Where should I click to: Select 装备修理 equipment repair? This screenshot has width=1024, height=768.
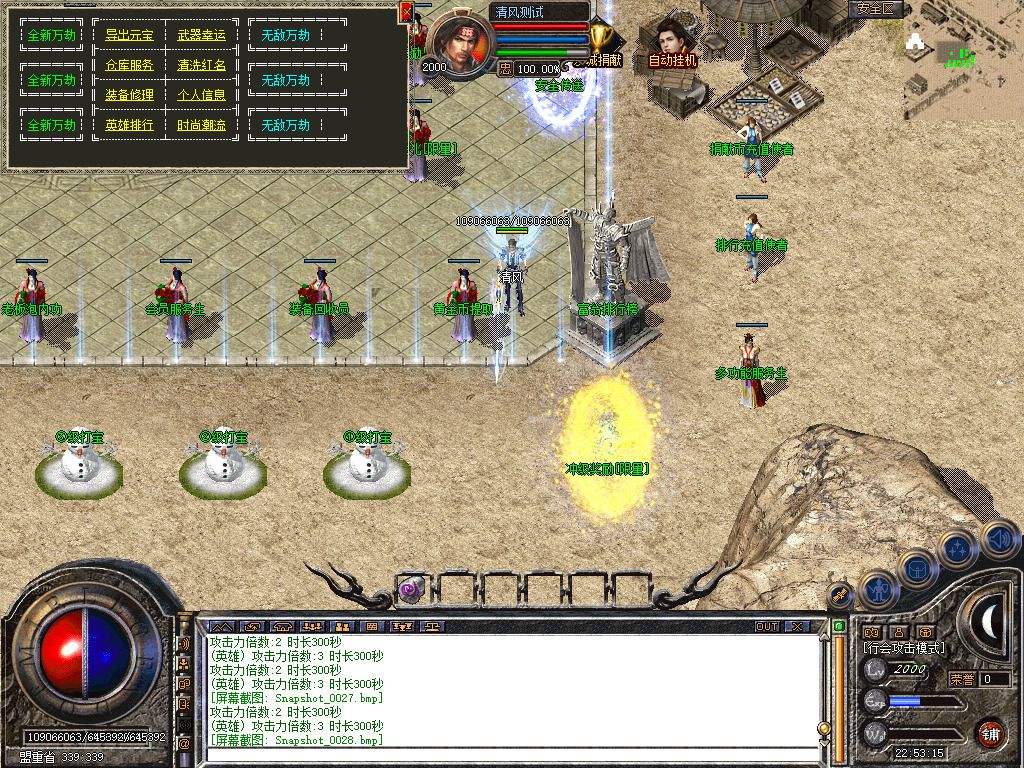[x=129, y=95]
